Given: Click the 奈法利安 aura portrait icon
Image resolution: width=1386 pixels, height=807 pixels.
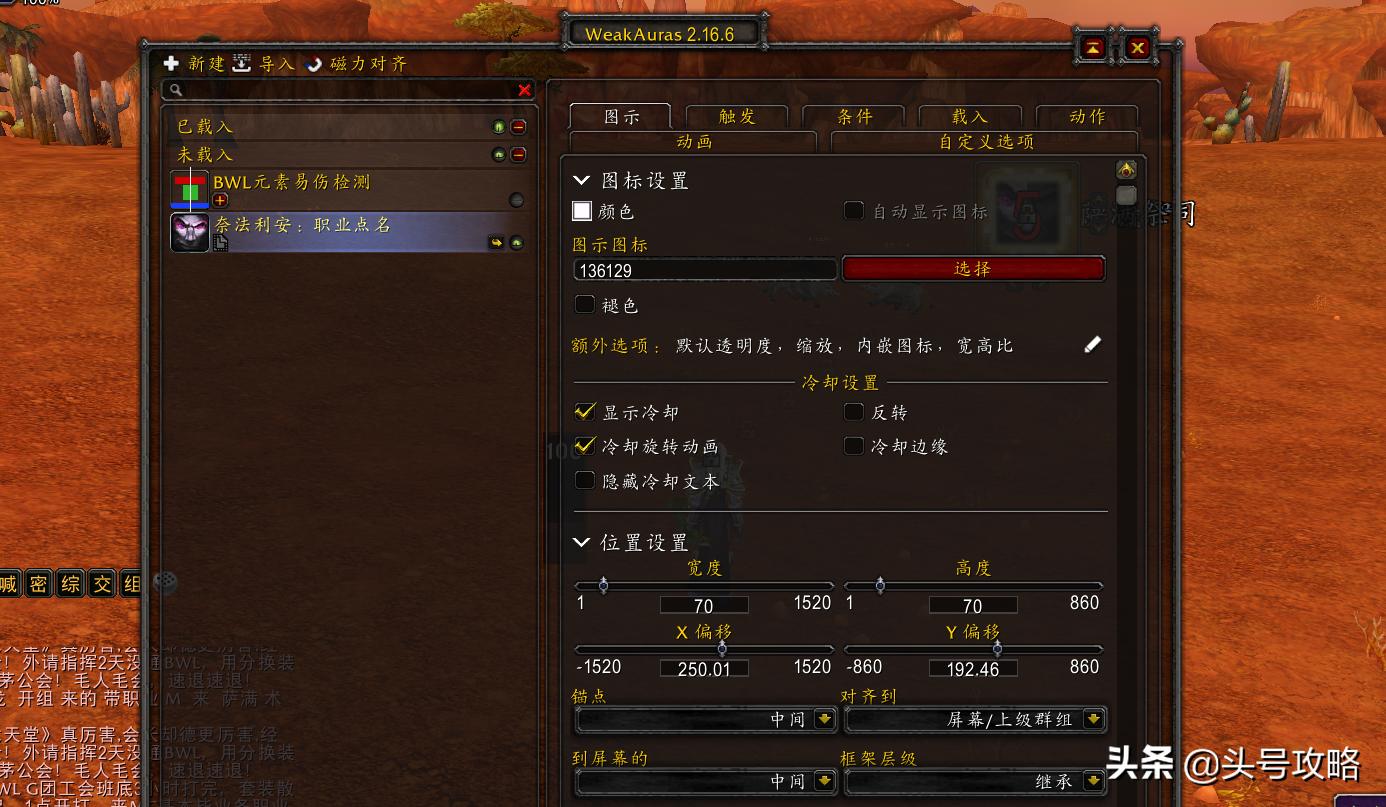Looking at the screenshot, I should pyautogui.click(x=189, y=234).
